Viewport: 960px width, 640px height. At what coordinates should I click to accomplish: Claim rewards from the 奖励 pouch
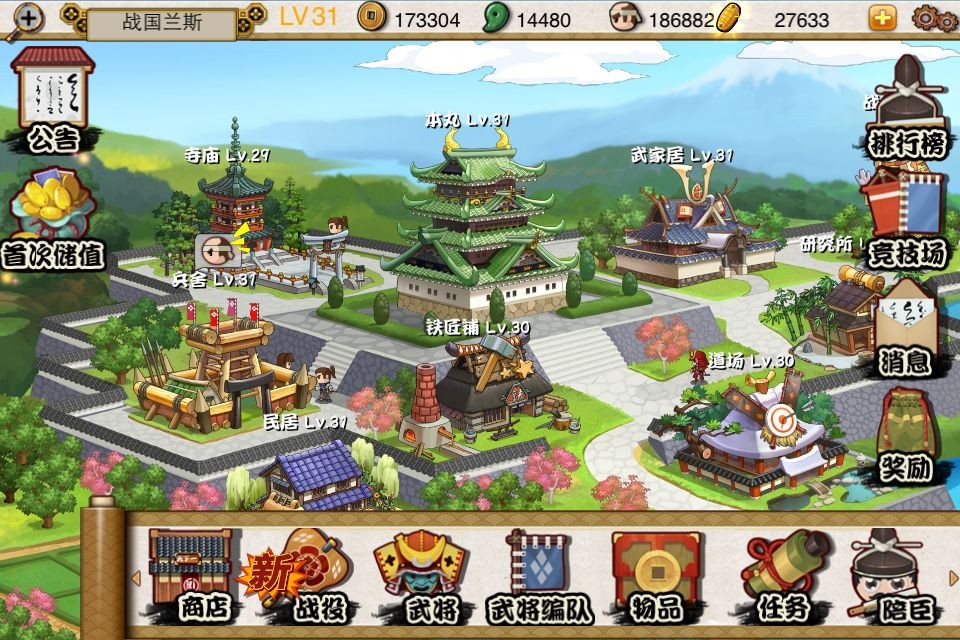pyautogui.click(x=906, y=438)
